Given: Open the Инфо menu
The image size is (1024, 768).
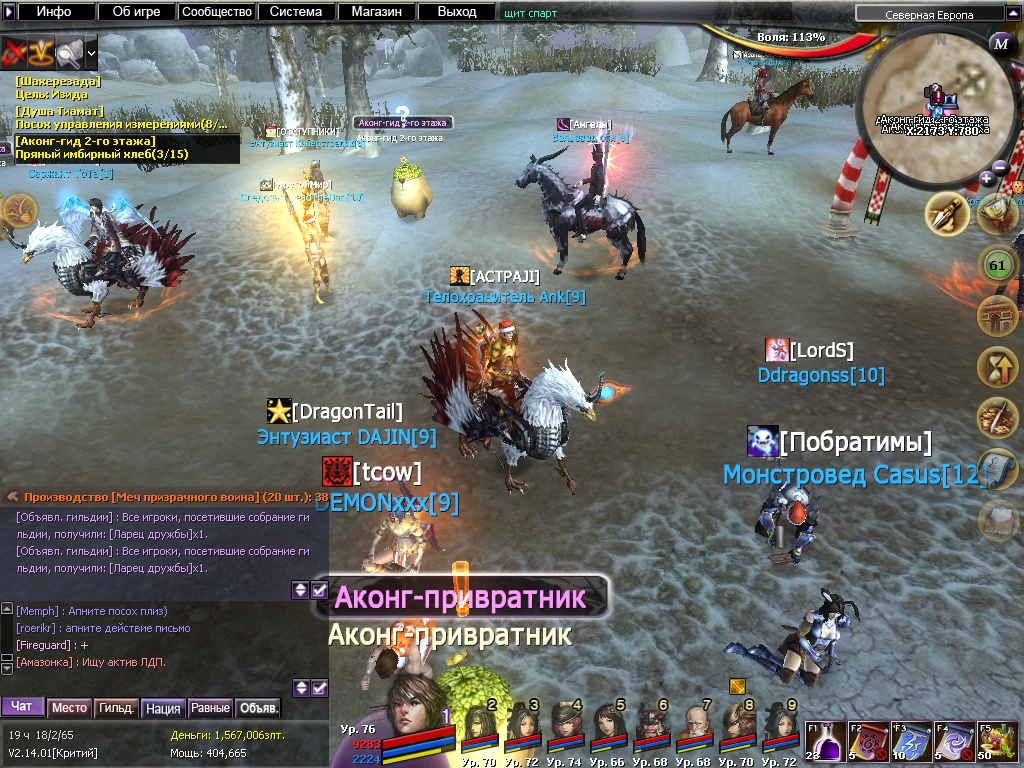Looking at the screenshot, I should pos(54,12).
